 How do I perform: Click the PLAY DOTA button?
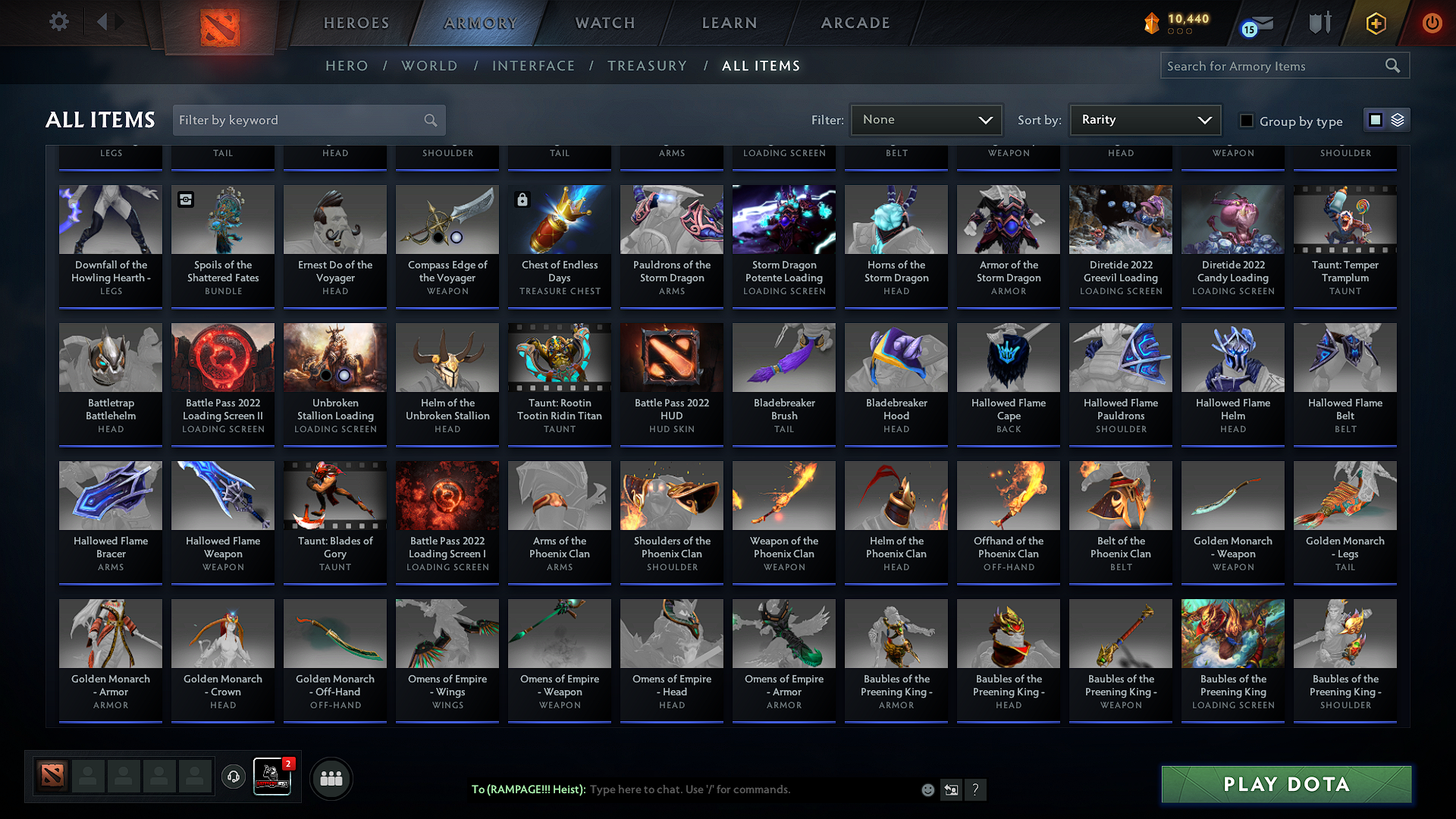1285,784
